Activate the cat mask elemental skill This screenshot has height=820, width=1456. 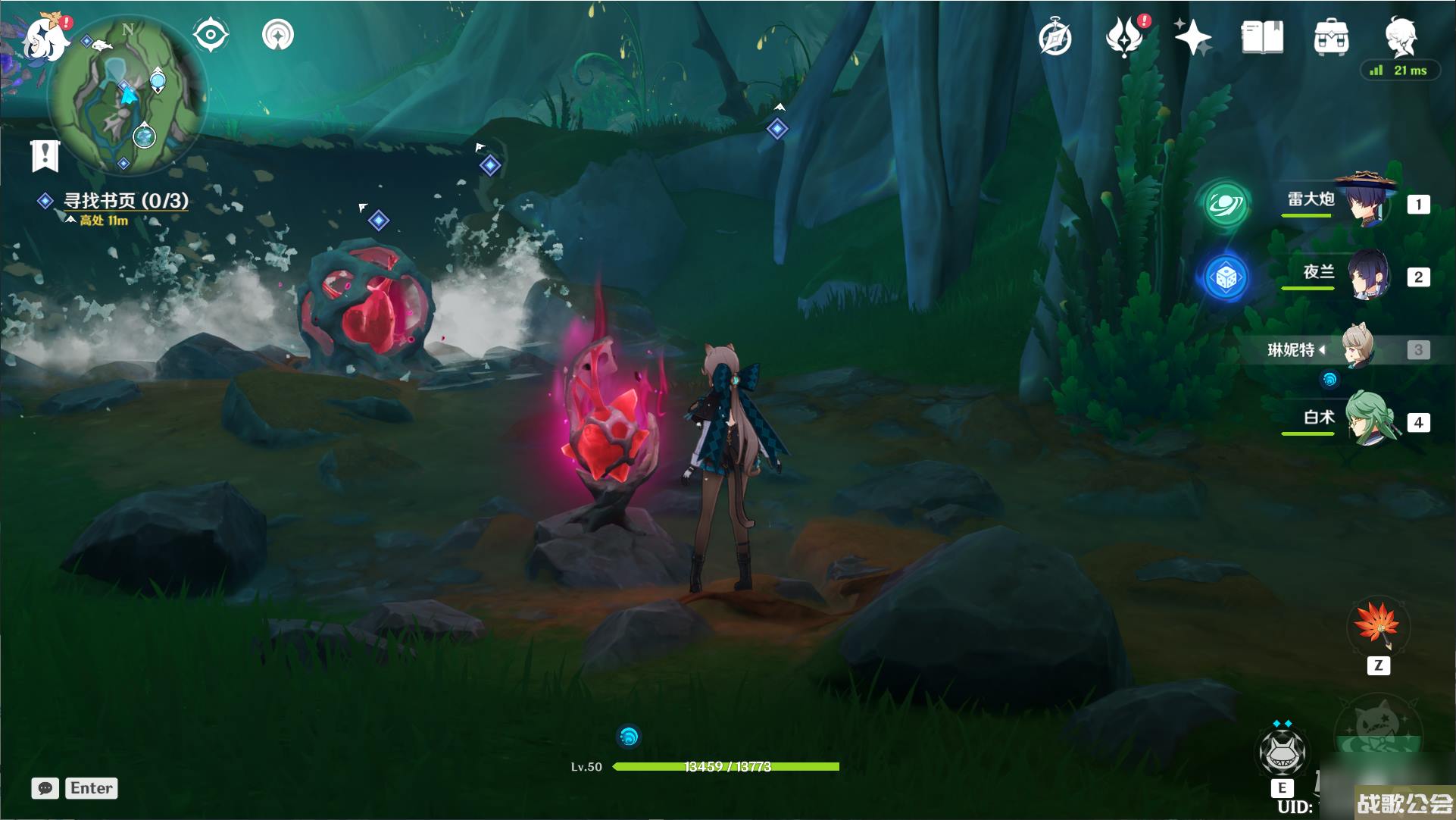pyautogui.click(x=1282, y=752)
